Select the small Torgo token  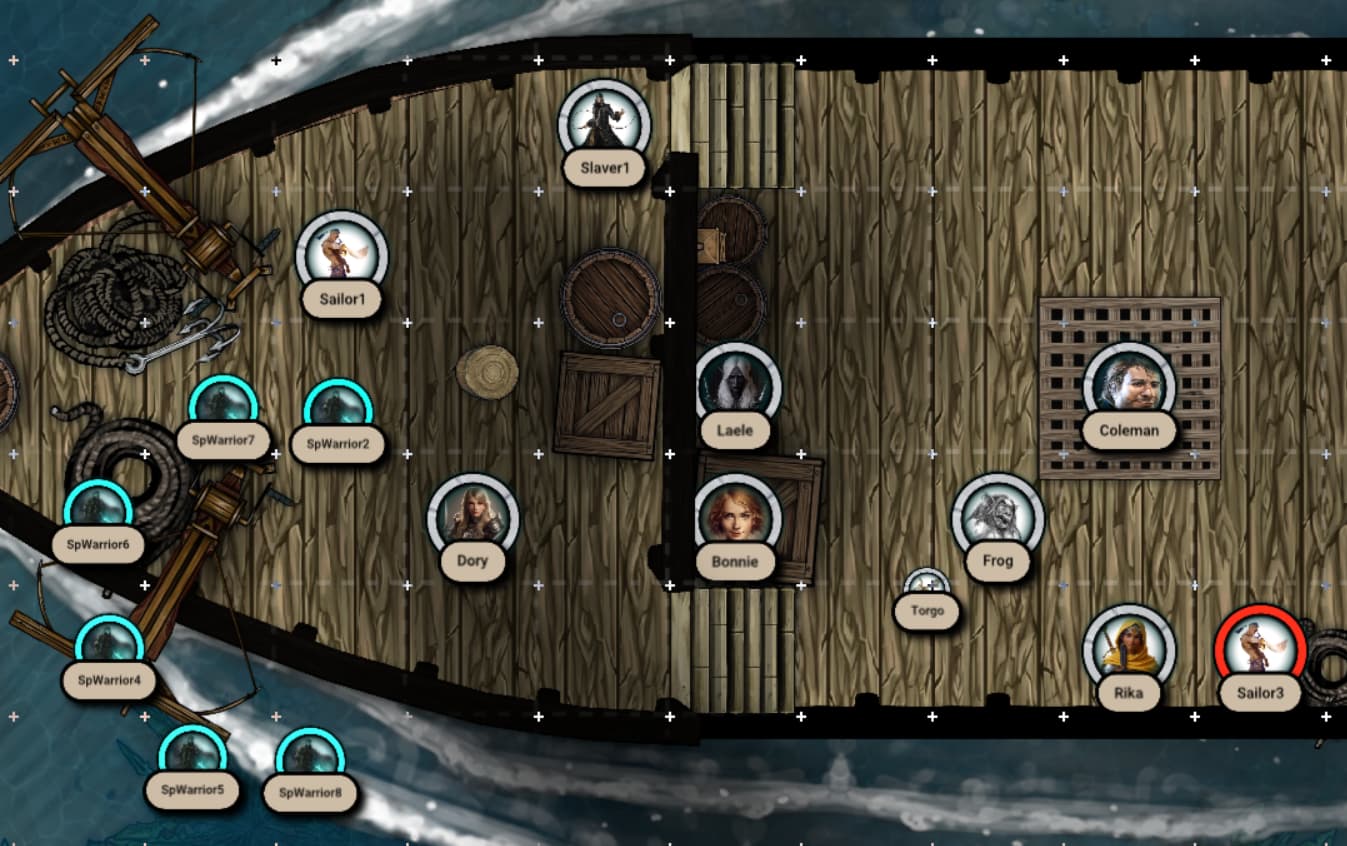pos(927,585)
